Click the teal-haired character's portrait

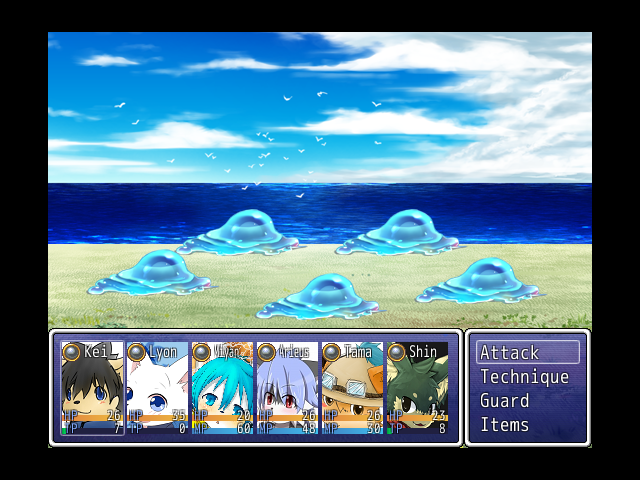[222, 389]
